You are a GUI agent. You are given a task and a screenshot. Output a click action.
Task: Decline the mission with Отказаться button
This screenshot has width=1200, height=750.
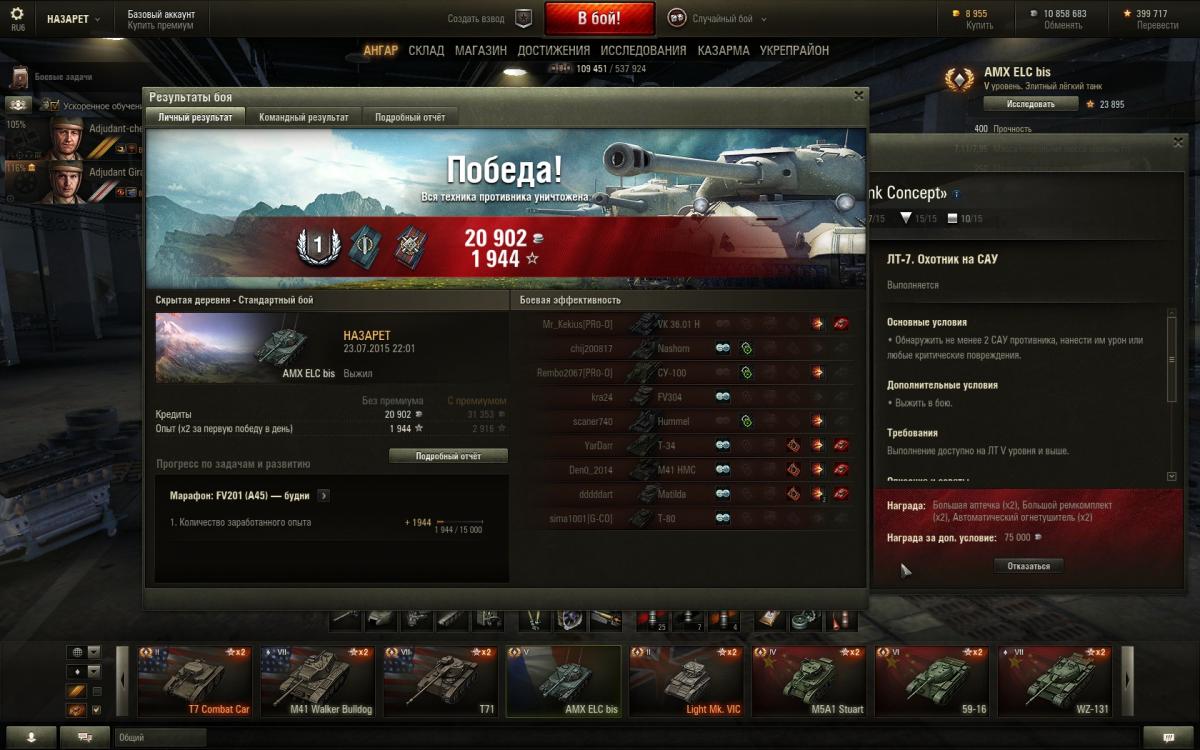pyautogui.click(x=1028, y=566)
